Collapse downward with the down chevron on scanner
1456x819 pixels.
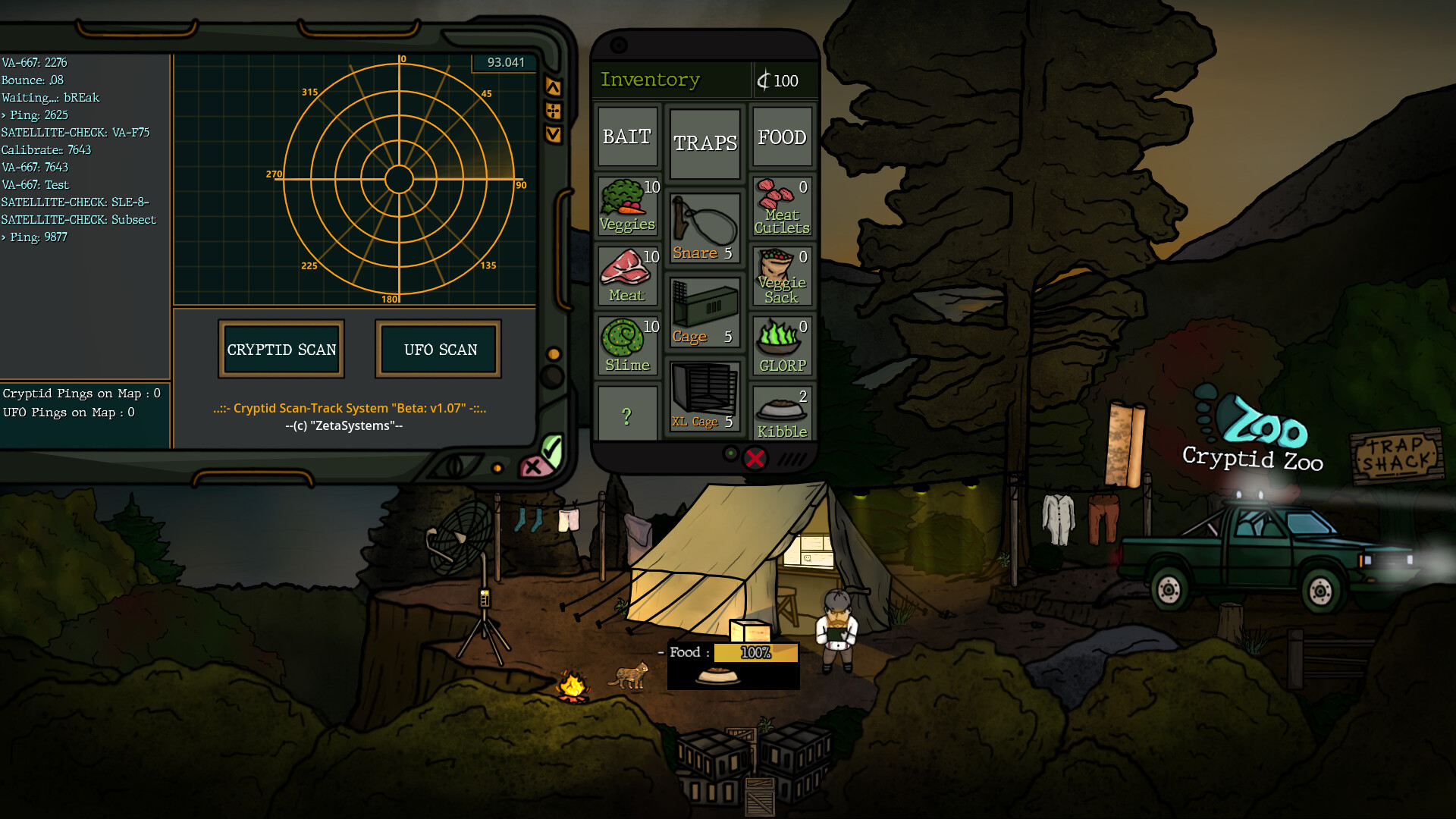coord(553,134)
